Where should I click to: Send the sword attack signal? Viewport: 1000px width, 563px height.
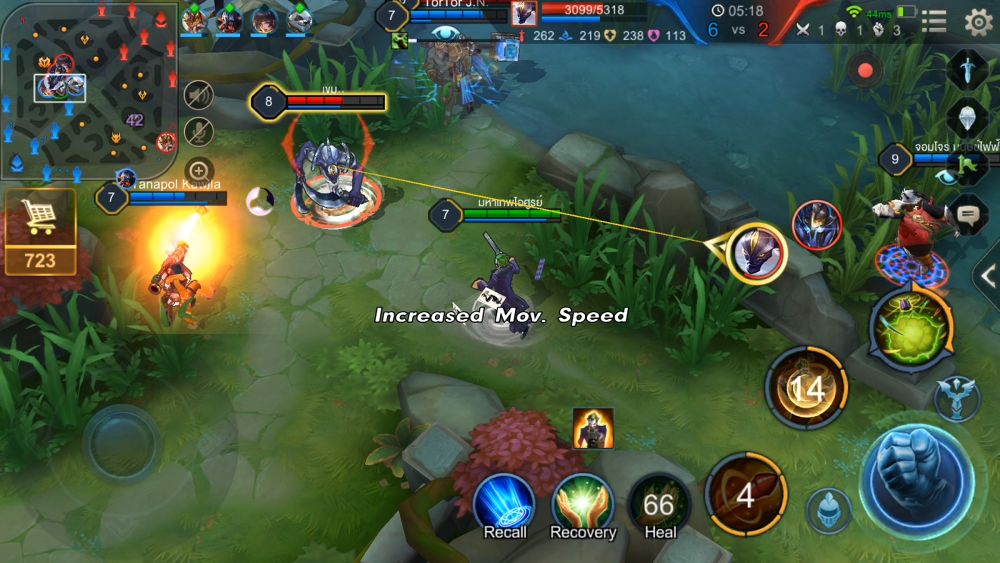(x=967, y=70)
